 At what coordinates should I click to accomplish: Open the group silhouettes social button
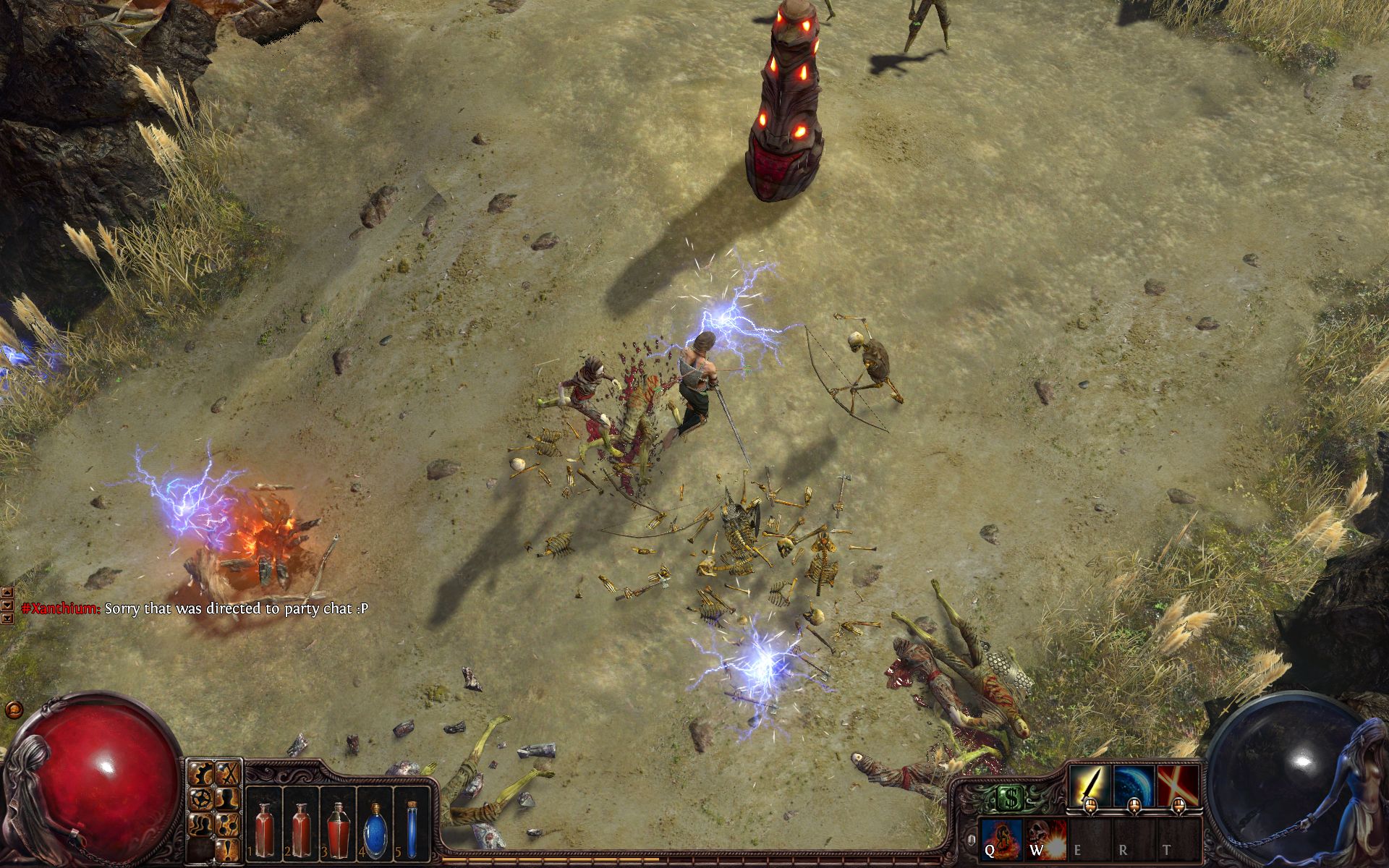click(202, 825)
